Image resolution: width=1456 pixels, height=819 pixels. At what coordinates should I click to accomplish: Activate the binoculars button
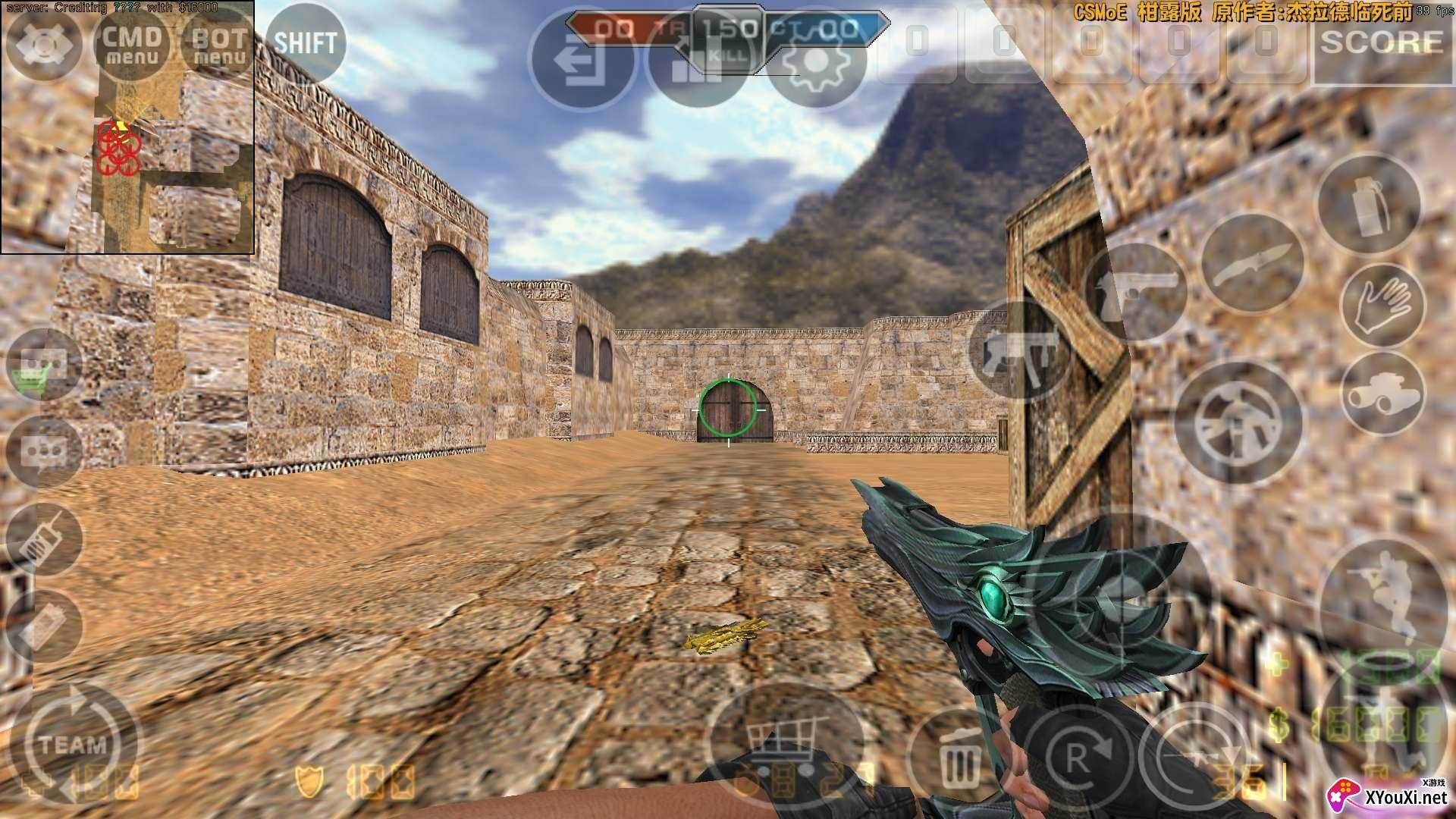[x=1382, y=393]
